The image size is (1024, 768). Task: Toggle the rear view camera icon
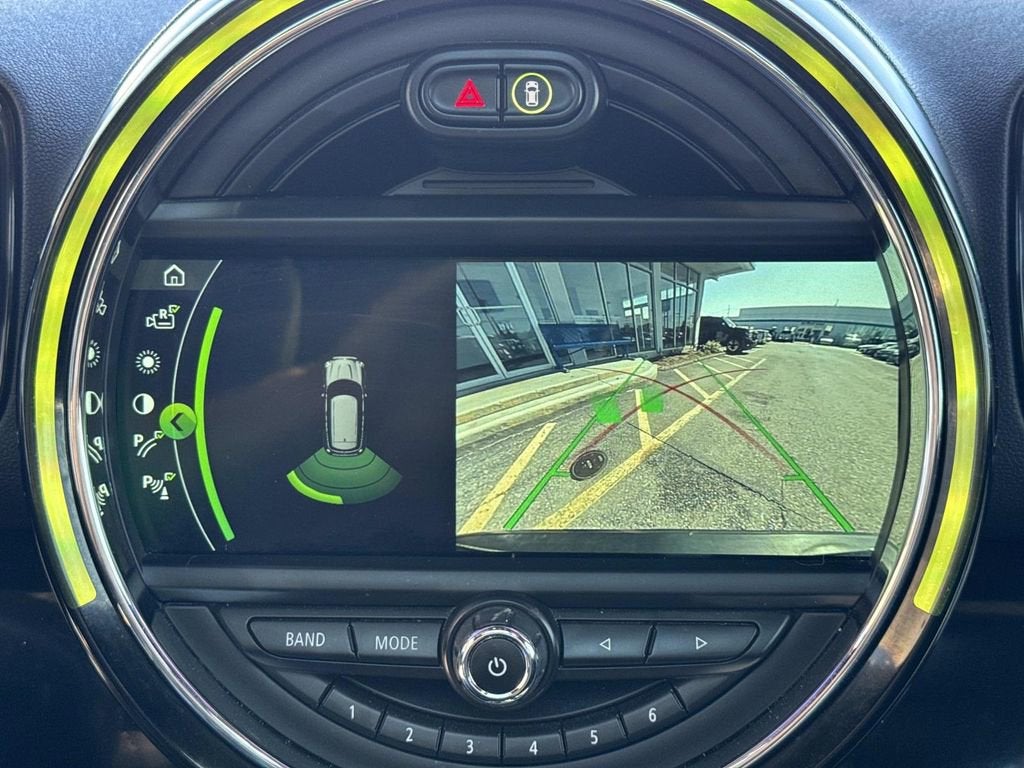coord(161,318)
